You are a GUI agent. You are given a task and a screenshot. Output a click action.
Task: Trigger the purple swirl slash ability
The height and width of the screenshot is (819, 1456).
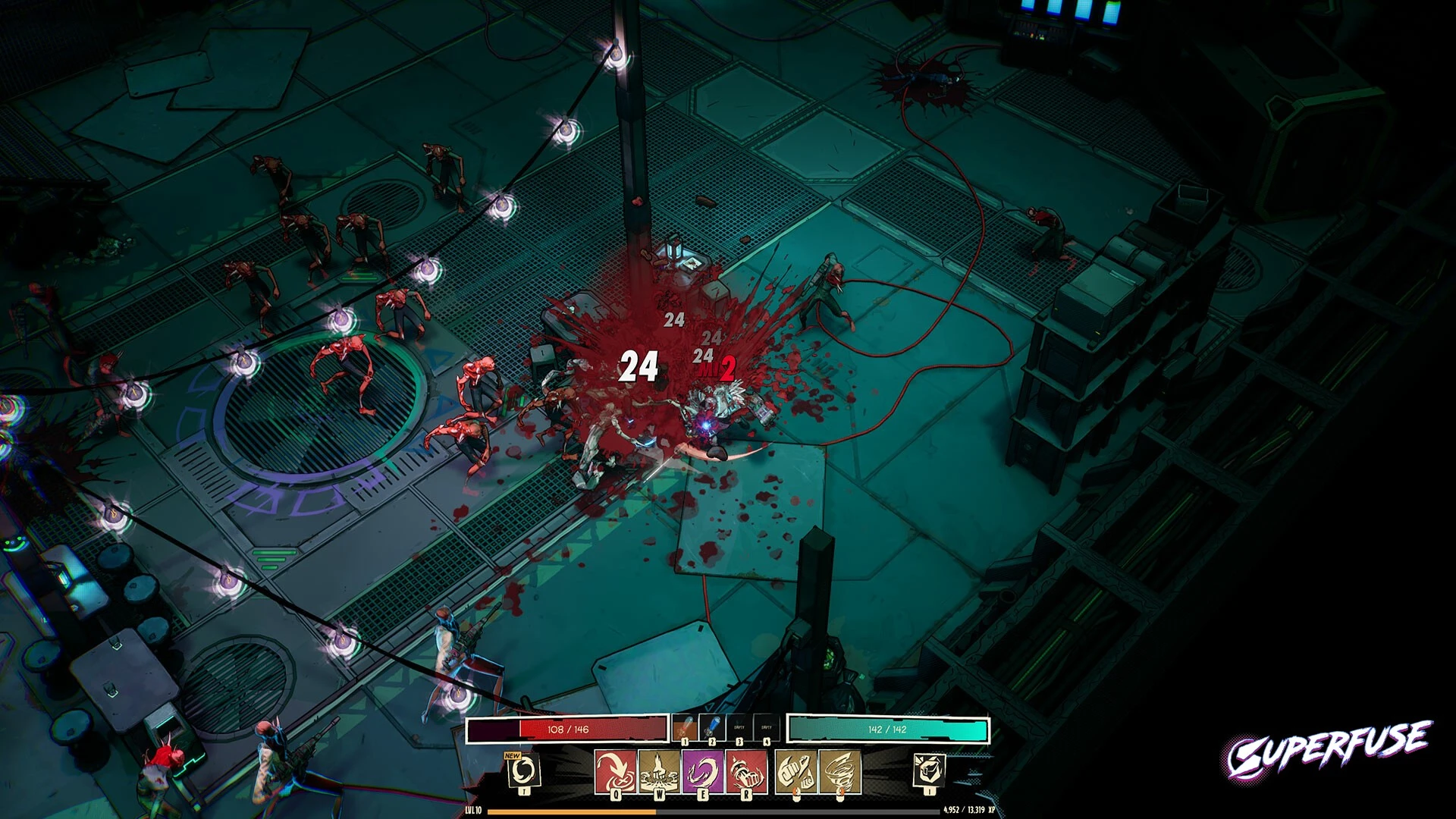[702, 771]
